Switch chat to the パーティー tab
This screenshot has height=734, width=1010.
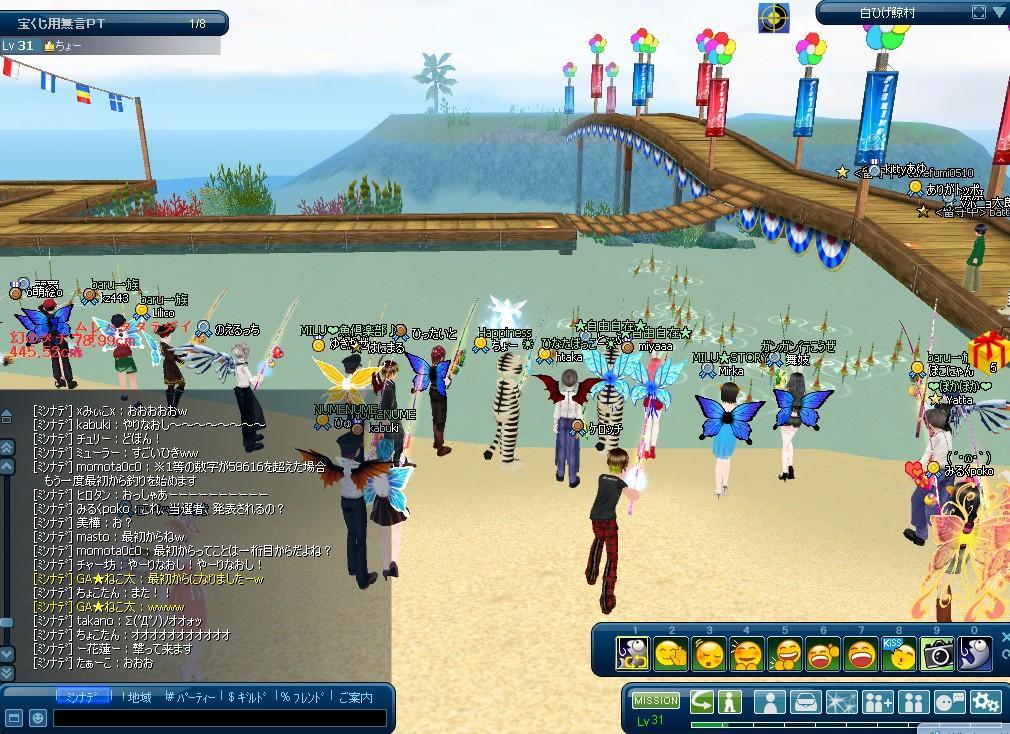tap(190, 697)
